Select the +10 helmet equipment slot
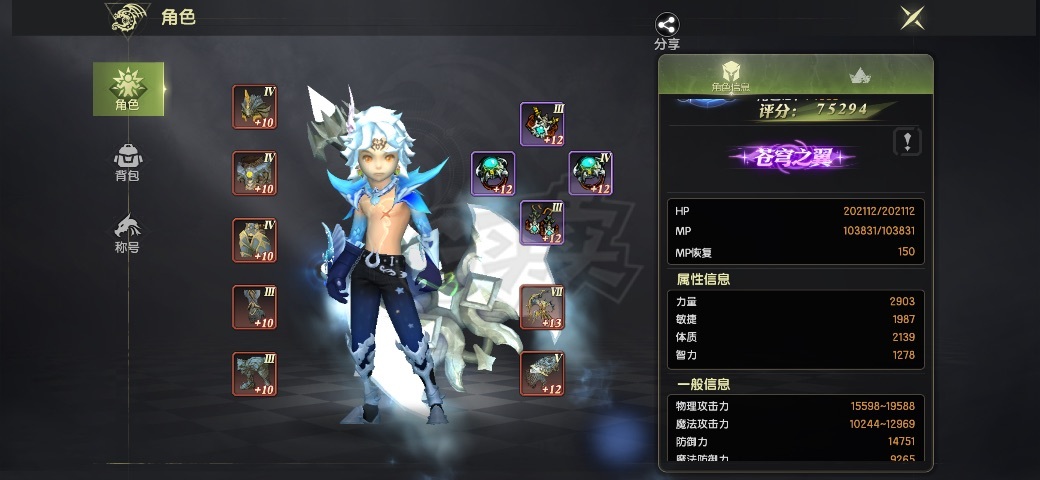 (254, 107)
